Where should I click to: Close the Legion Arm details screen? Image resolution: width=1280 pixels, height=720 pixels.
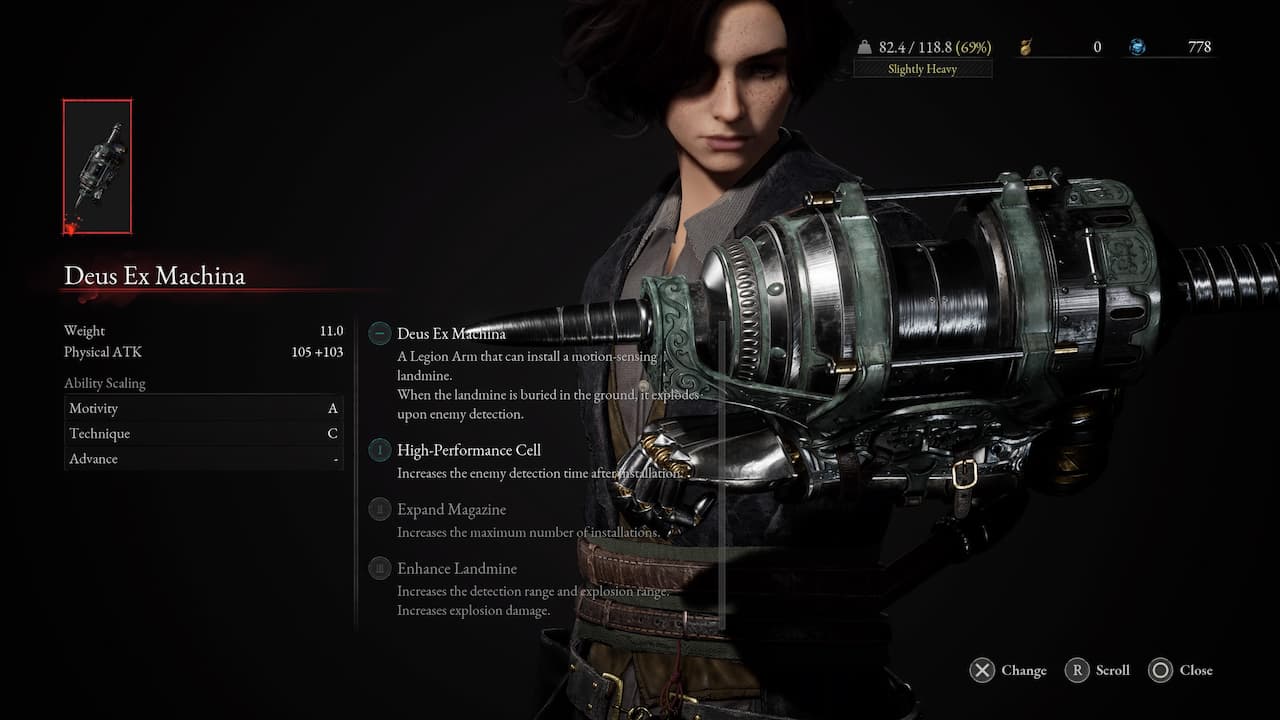tap(1180, 670)
